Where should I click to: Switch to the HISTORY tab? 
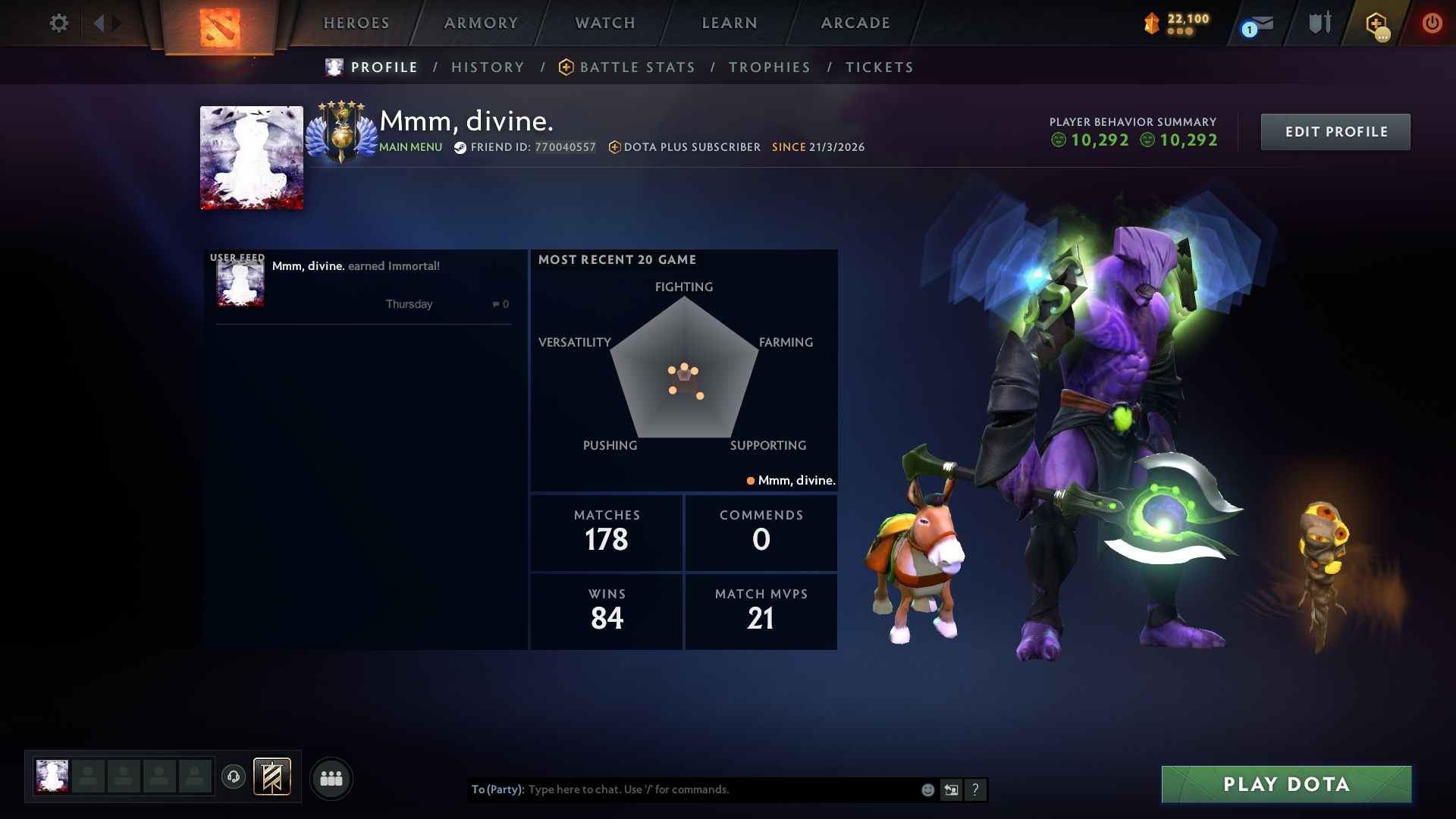488,67
